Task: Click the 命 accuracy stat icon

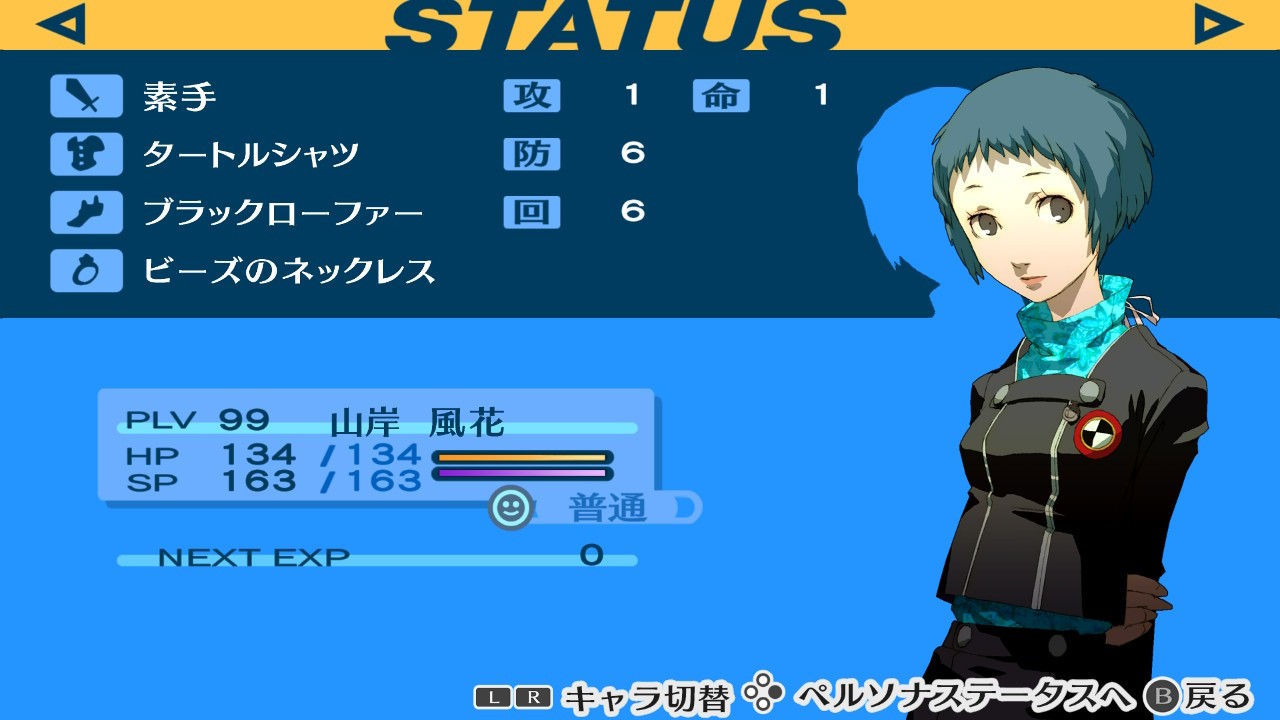Action: [x=721, y=96]
